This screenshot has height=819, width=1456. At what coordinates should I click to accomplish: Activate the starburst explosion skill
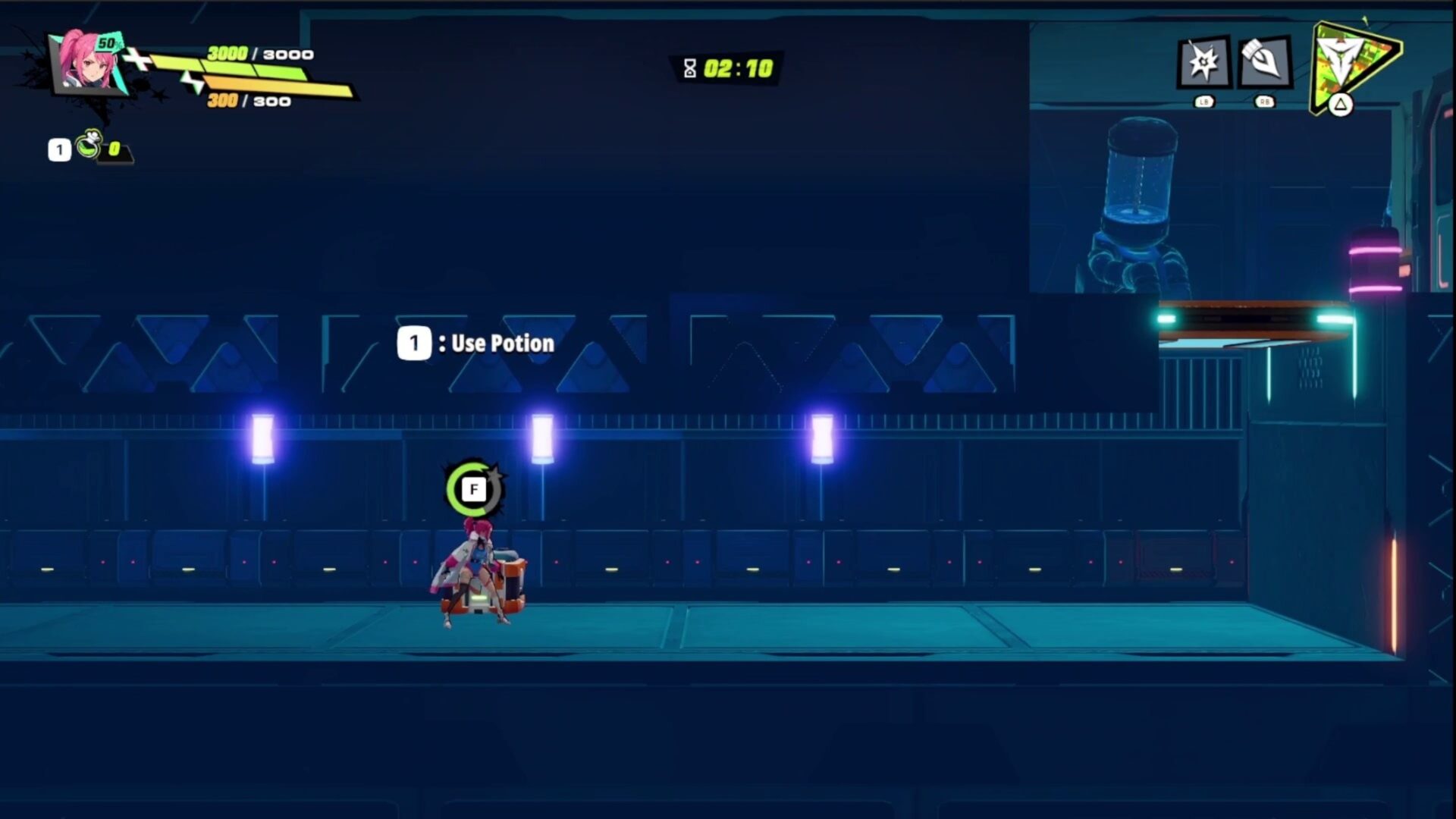pos(1203,62)
